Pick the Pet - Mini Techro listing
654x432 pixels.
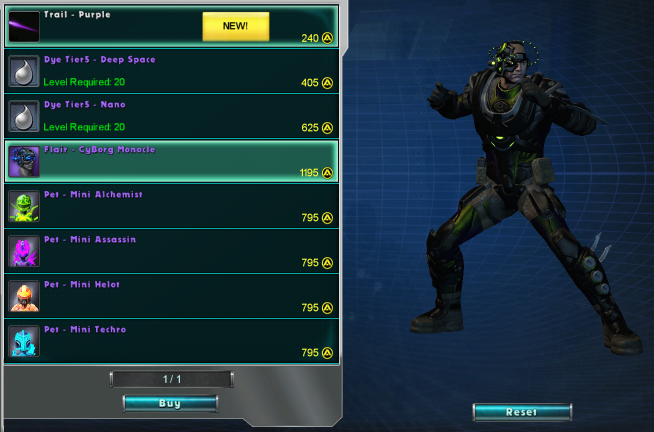(x=172, y=341)
